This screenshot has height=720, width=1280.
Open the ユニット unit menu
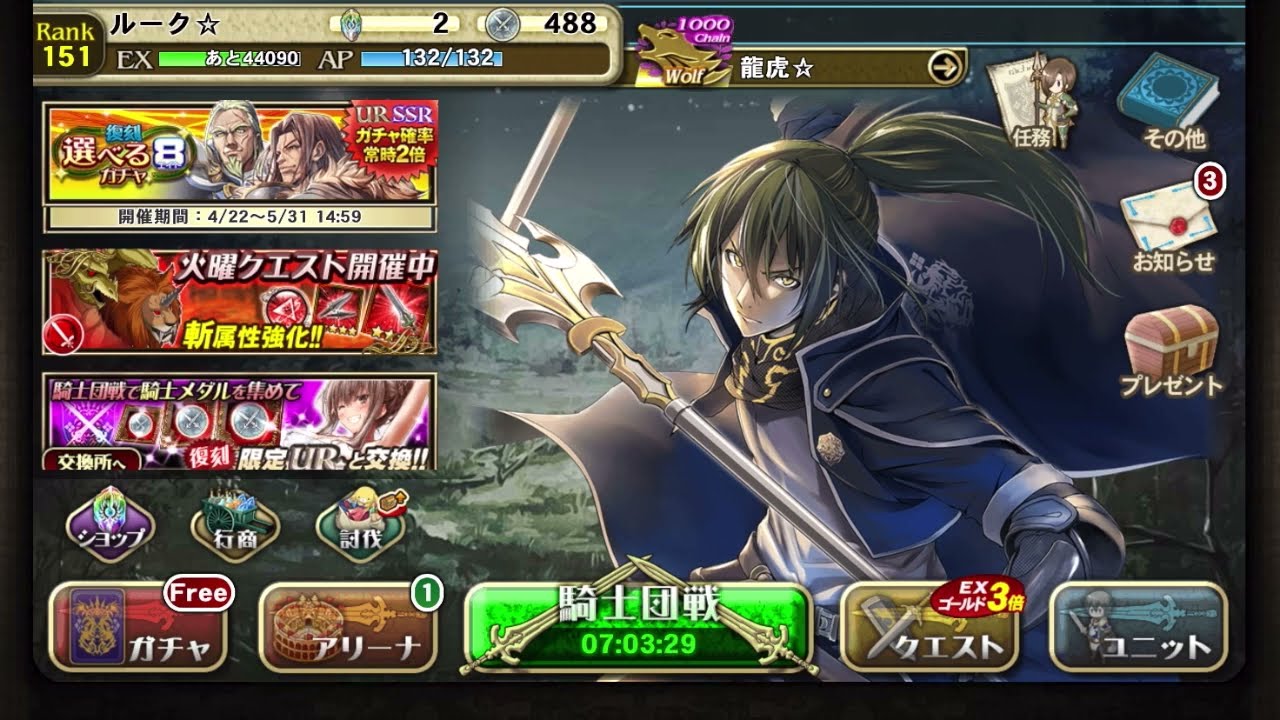[x=1138, y=630]
